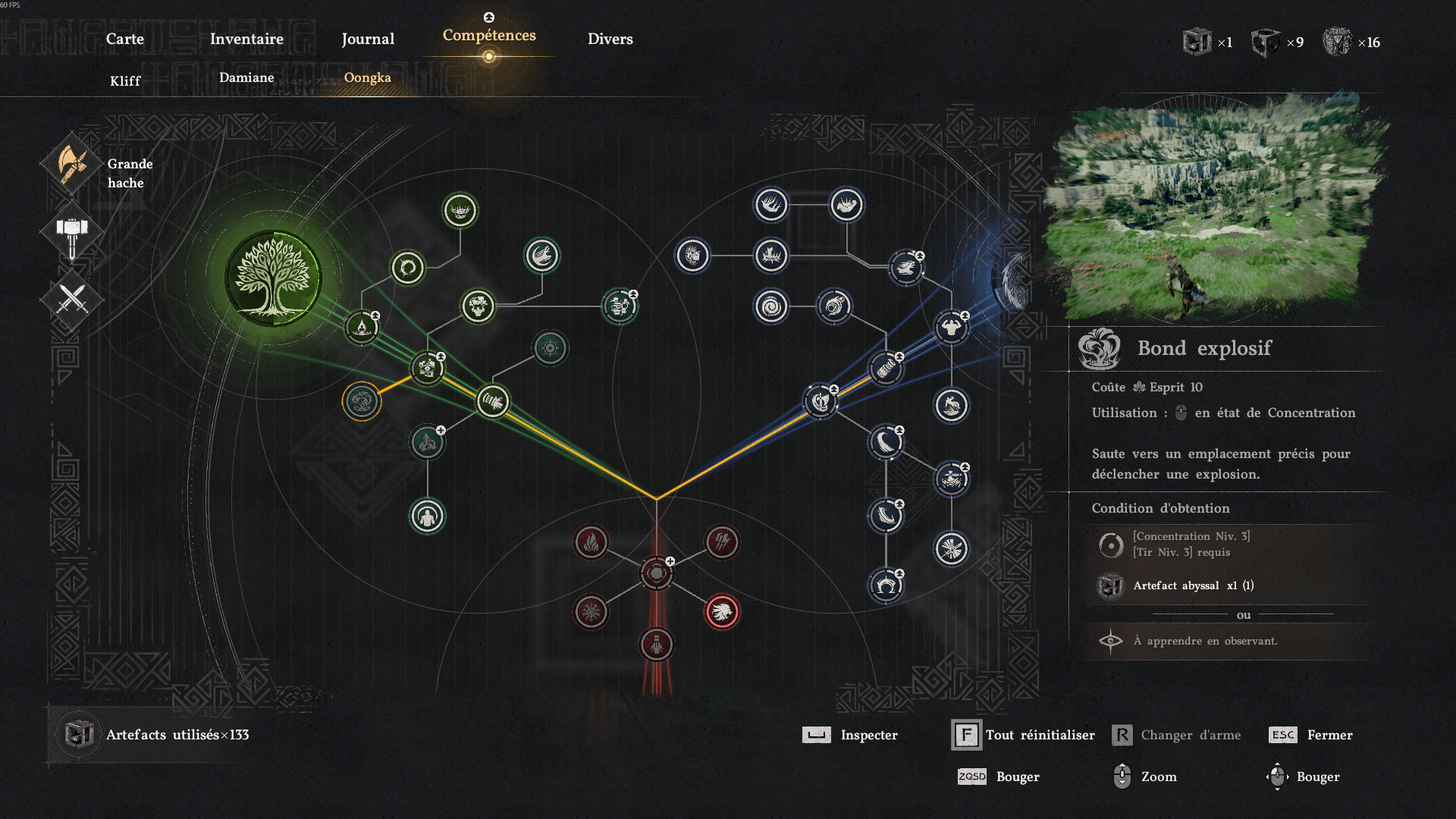Select the red flame skill node
The width and height of the screenshot is (1456, 819).
click(x=591, y=542)
